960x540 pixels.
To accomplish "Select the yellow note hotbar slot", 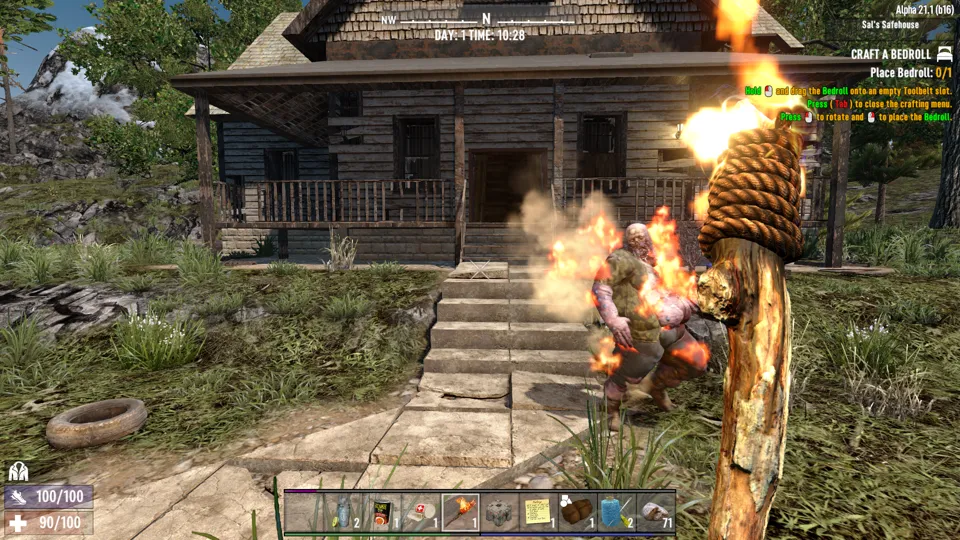I will point(538,512).
